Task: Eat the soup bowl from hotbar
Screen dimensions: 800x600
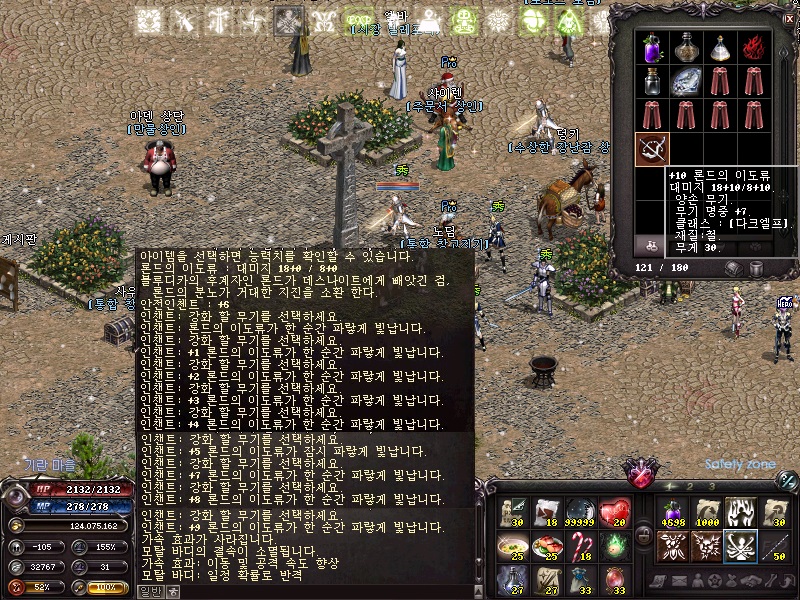Action: (x=513, y=547)
